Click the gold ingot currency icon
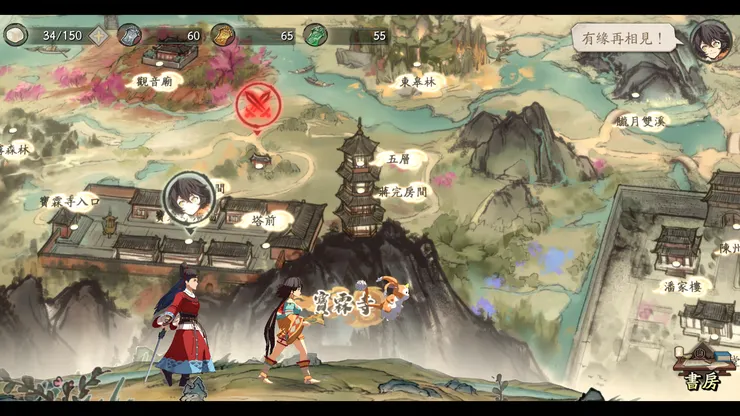This screenshot has height=416, width=740. click(x=222, y=35)
